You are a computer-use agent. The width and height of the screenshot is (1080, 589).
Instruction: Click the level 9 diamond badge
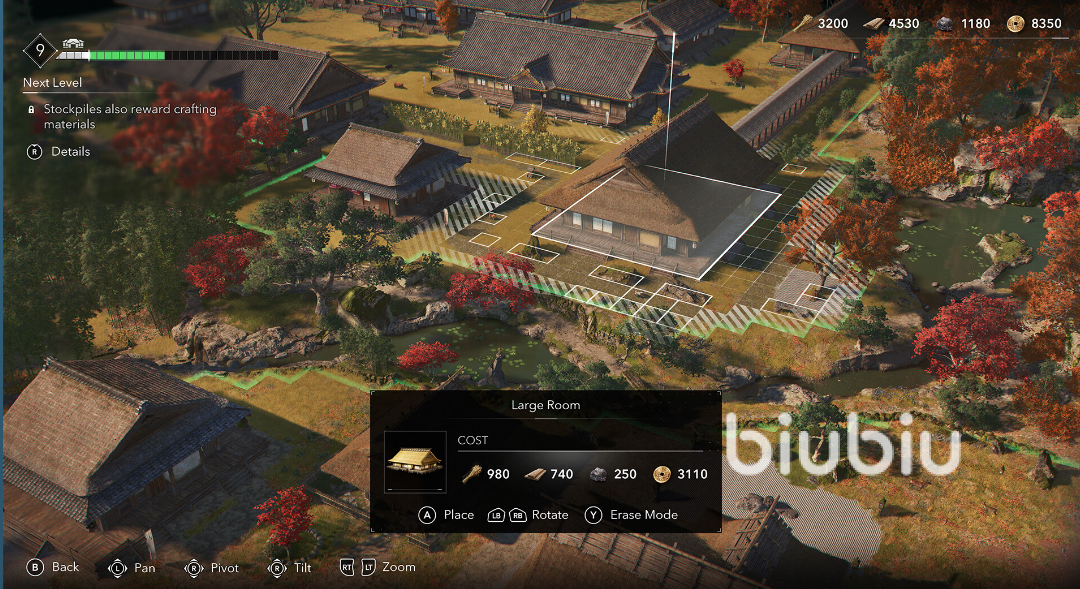pyautogui.click(x=40, y=49)
